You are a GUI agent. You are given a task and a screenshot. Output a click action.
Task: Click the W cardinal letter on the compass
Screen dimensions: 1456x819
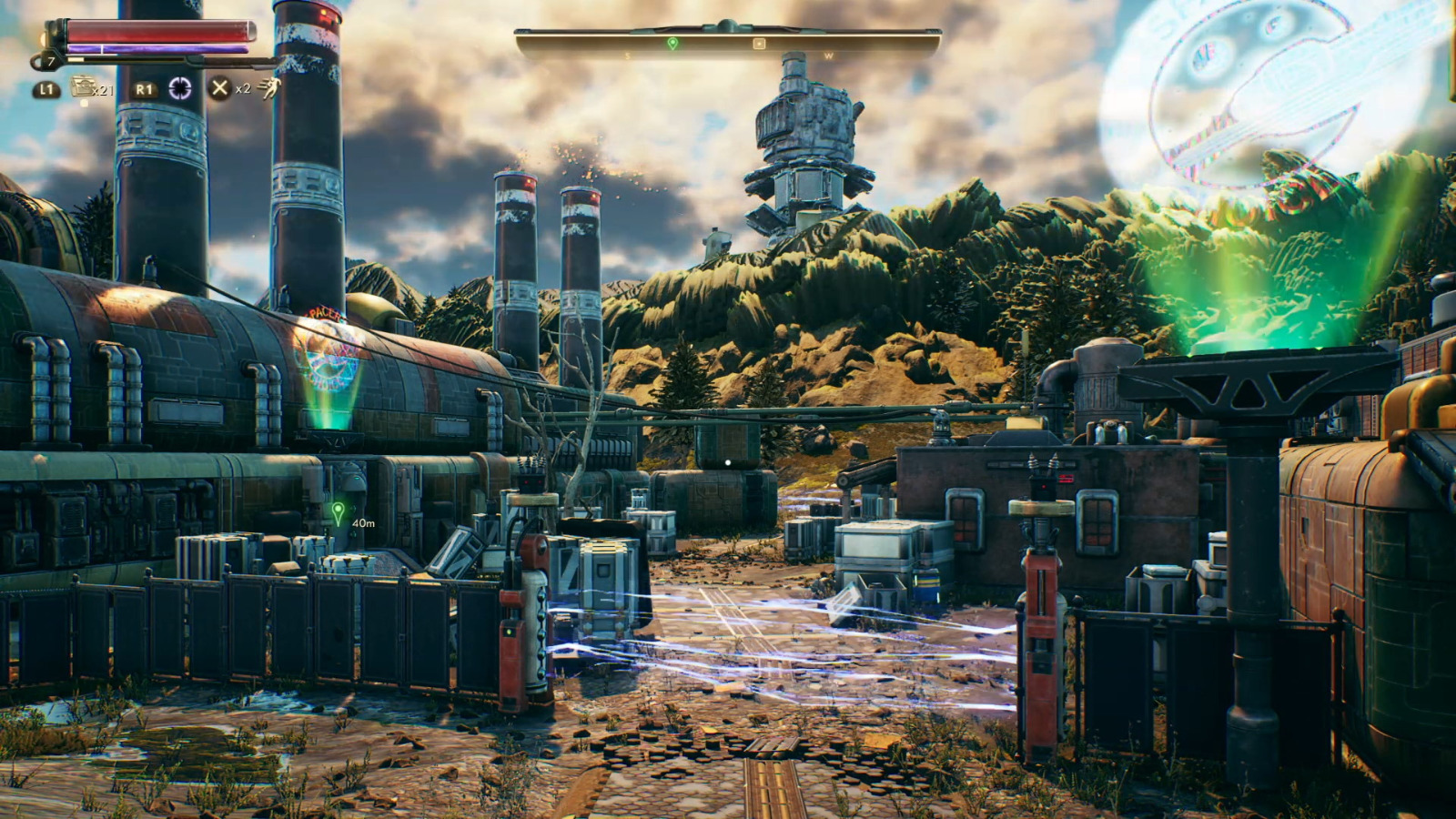point(828,56)
